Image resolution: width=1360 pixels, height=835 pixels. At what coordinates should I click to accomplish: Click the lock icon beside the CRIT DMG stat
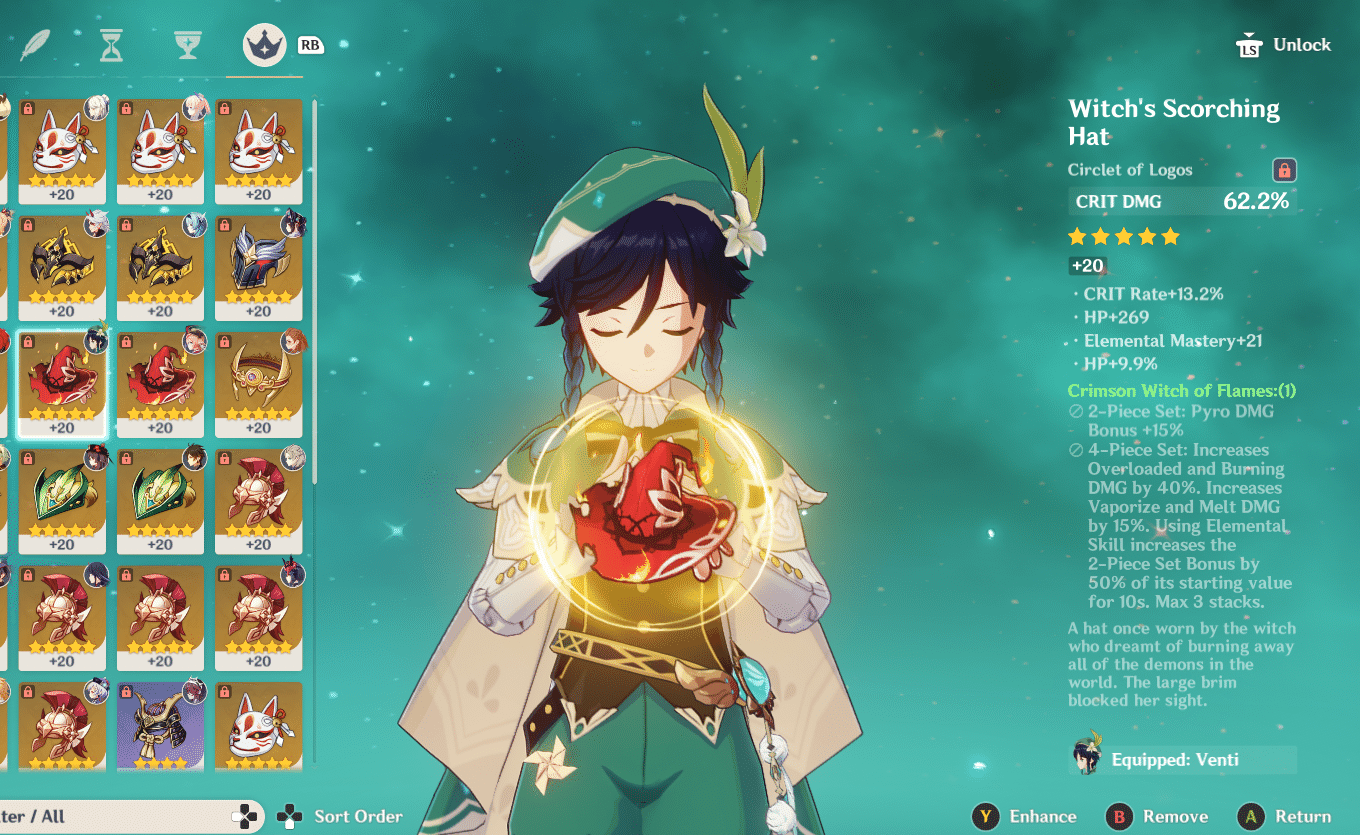click(1285, 170)
